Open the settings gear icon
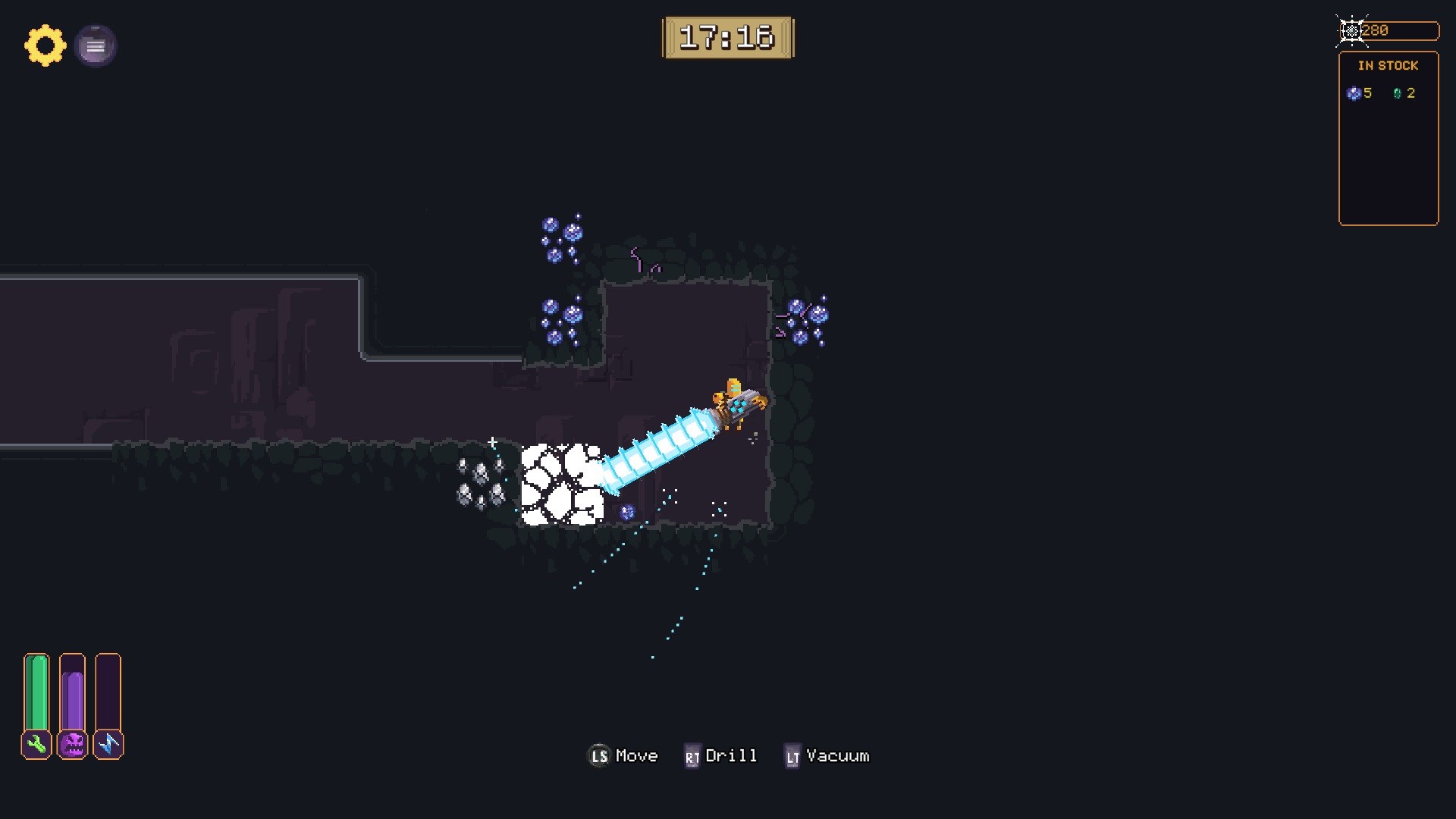Screen dimensions: 1456x819 (45, 45)
